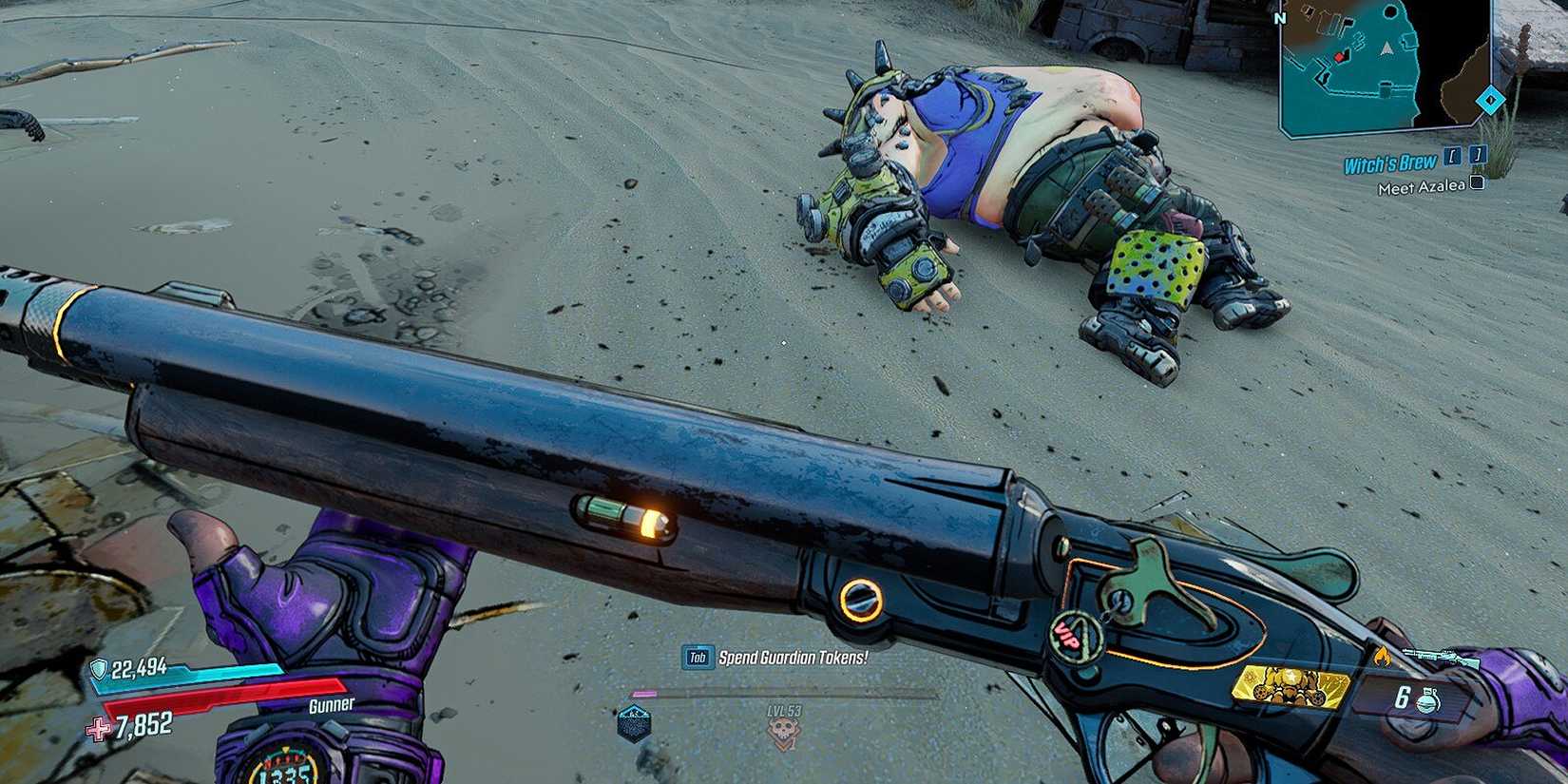Click the right bracket toggle beside Witch's Brew
This screenshot has height=784, width=1568.
1479,156
